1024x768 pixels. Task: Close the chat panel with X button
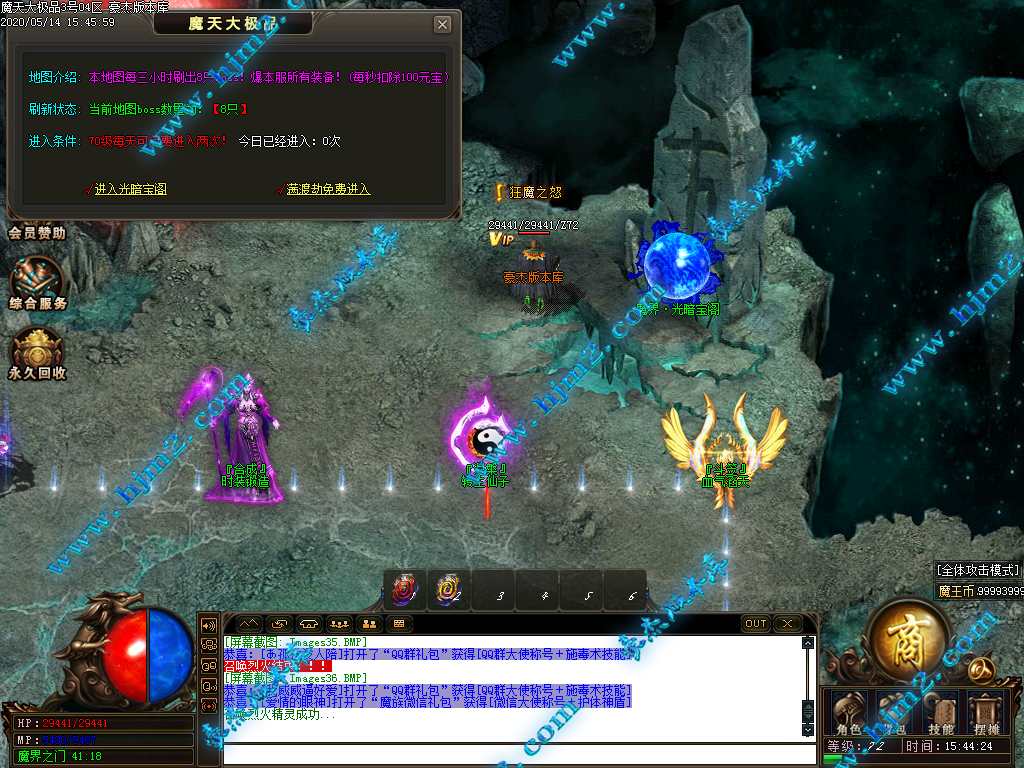(788, 624)
